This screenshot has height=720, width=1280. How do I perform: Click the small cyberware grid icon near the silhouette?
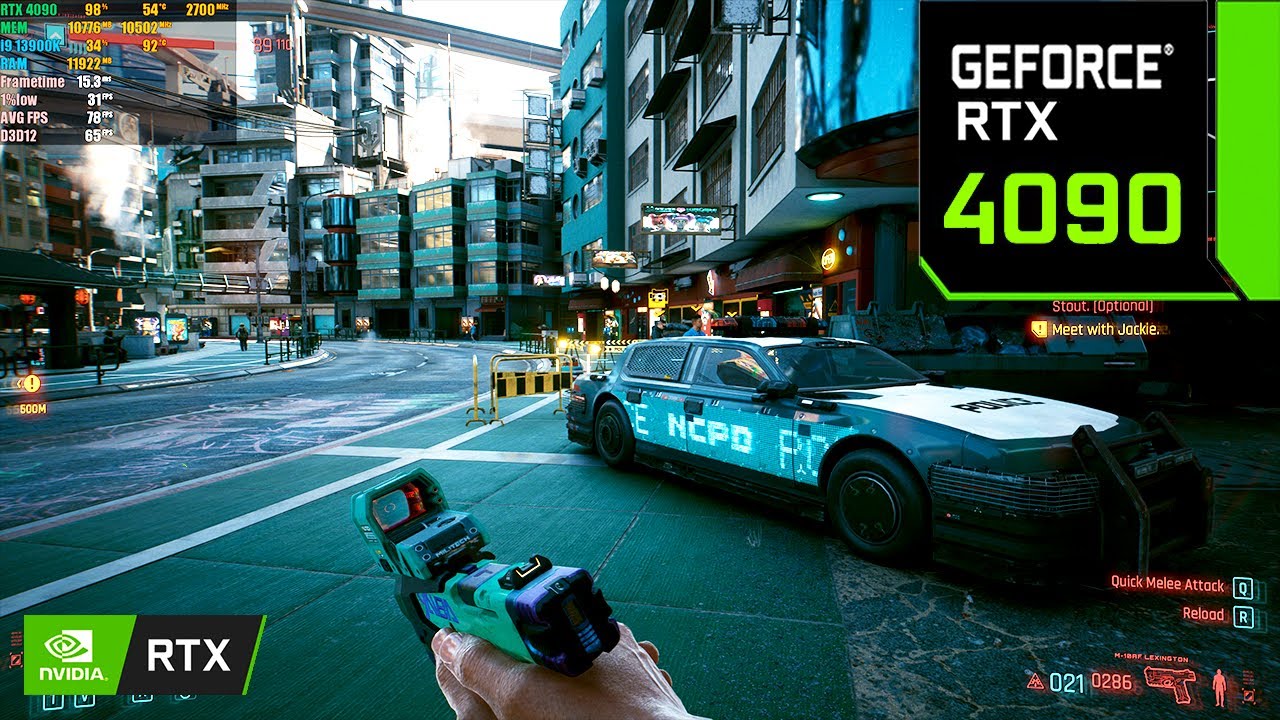coord(1247,679)
